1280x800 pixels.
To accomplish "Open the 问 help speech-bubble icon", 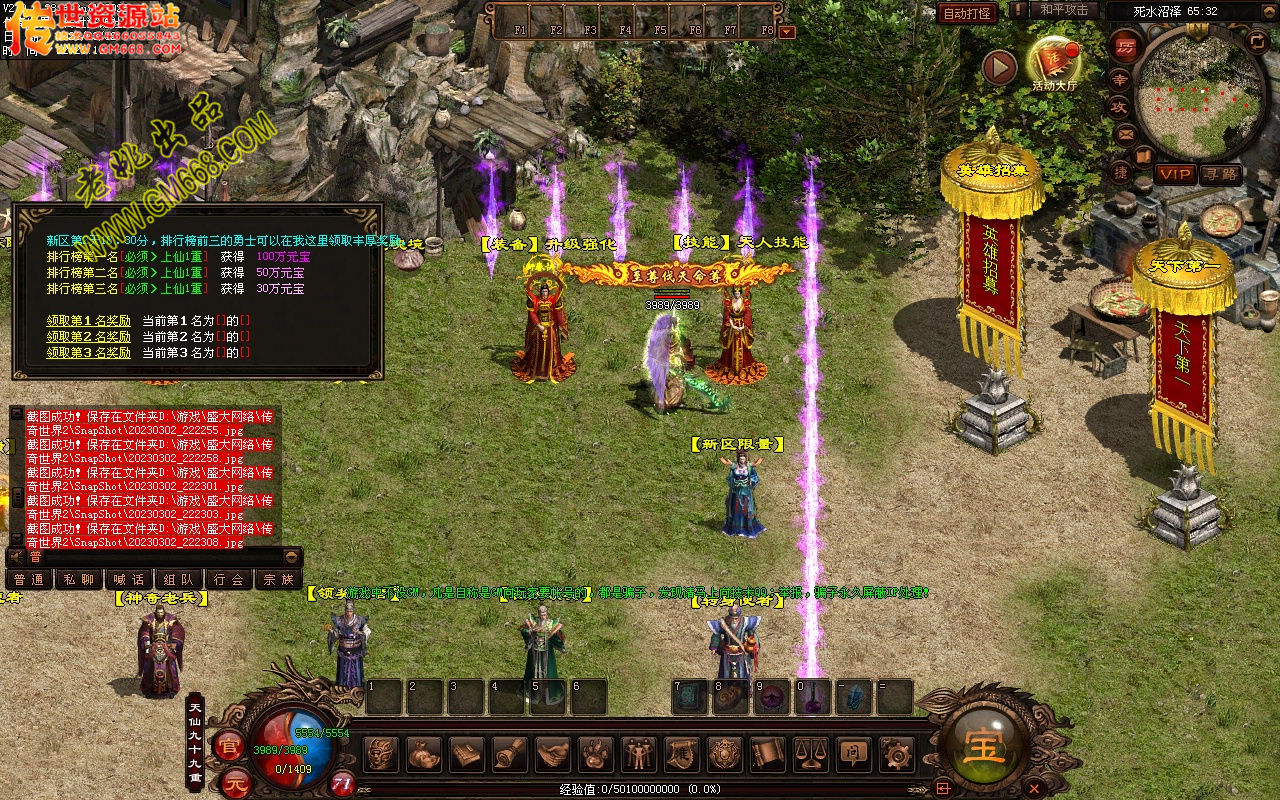I will (x=853, y=754).
